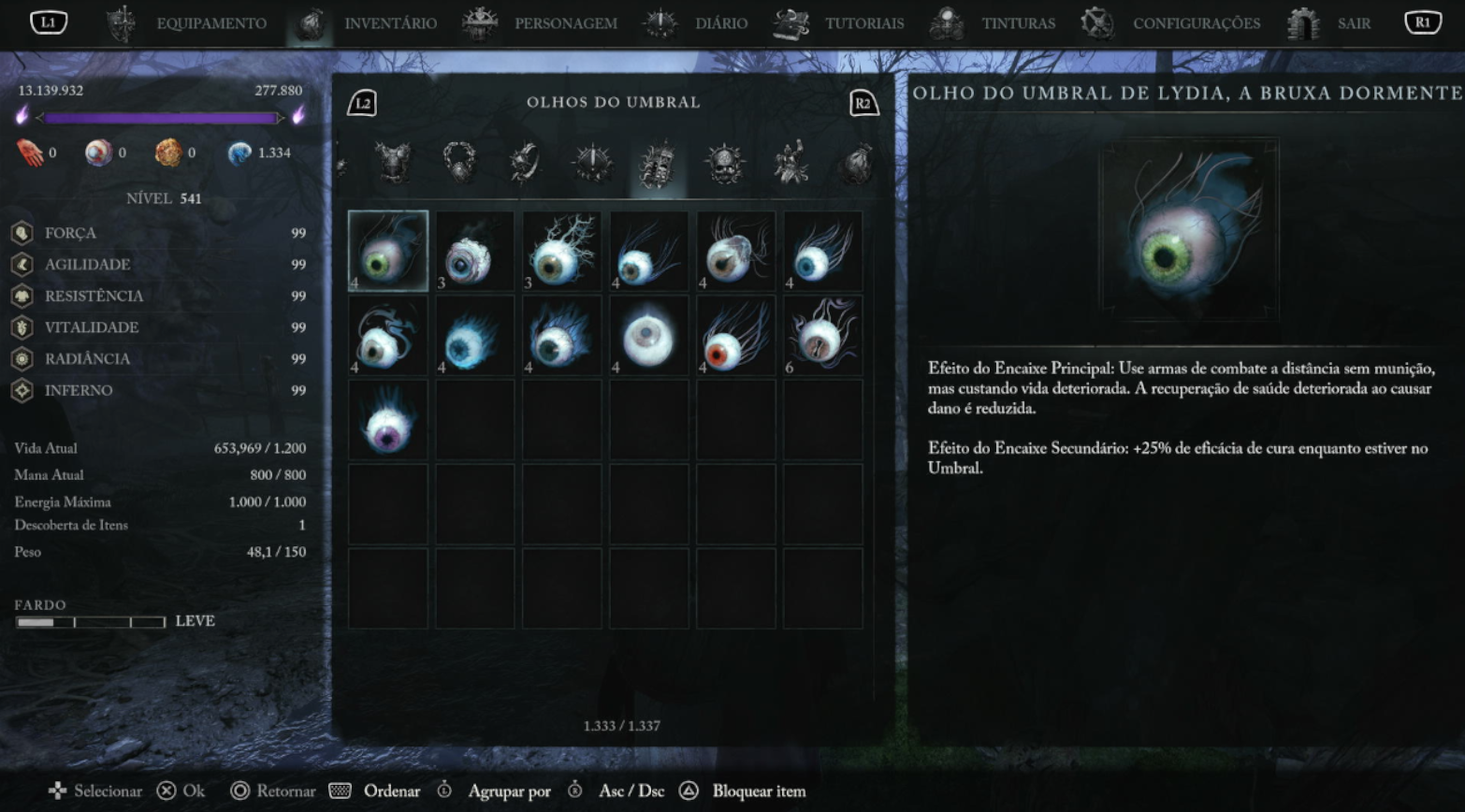
Task: Switch to the spiked skull category
Action: 725,164
